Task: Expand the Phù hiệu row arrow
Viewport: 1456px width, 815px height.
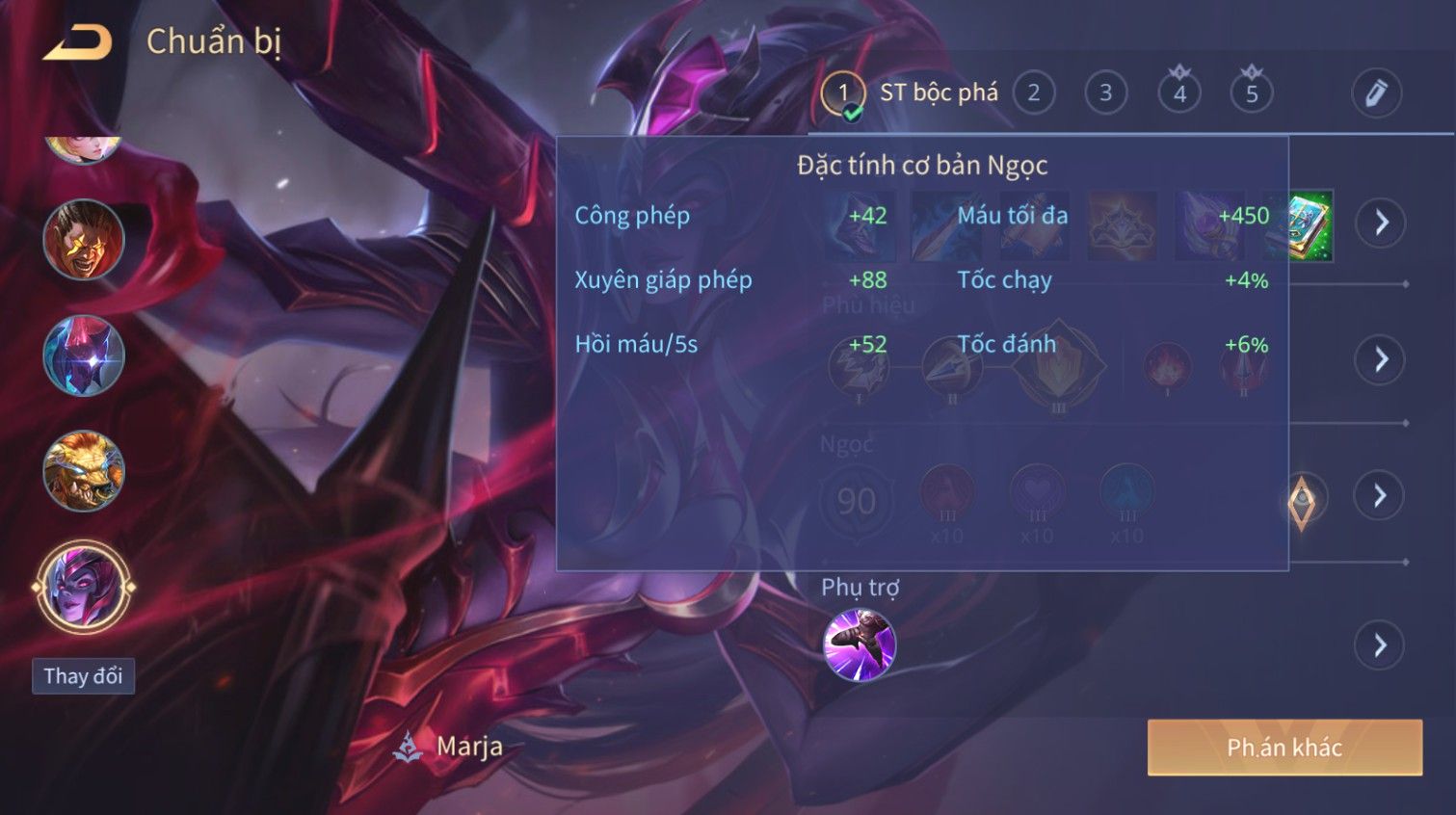Action: tap(1380, 359)
